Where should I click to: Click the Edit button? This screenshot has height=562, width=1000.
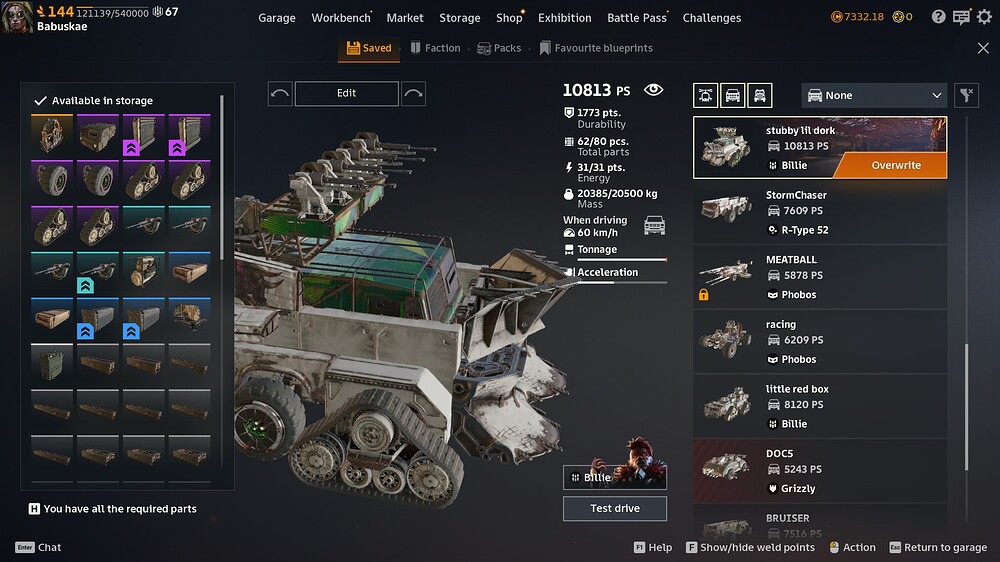(346, 93)
